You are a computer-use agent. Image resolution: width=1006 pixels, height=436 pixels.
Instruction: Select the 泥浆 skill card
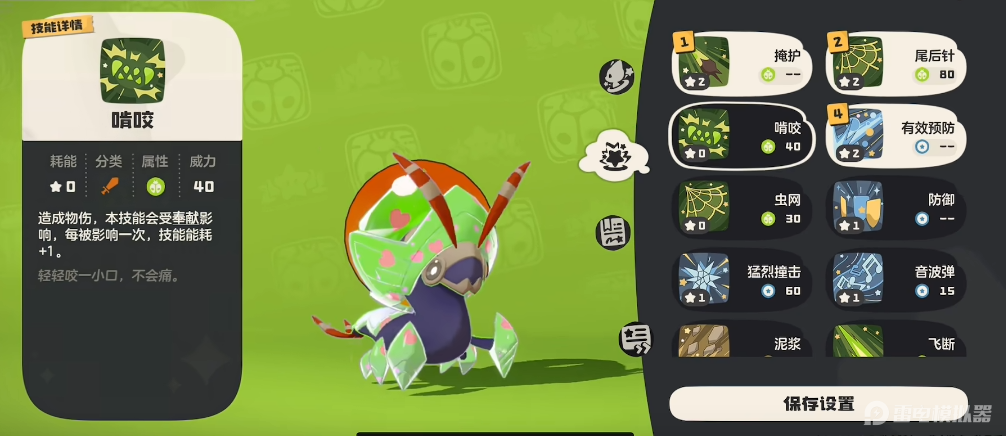coord(741,340)
